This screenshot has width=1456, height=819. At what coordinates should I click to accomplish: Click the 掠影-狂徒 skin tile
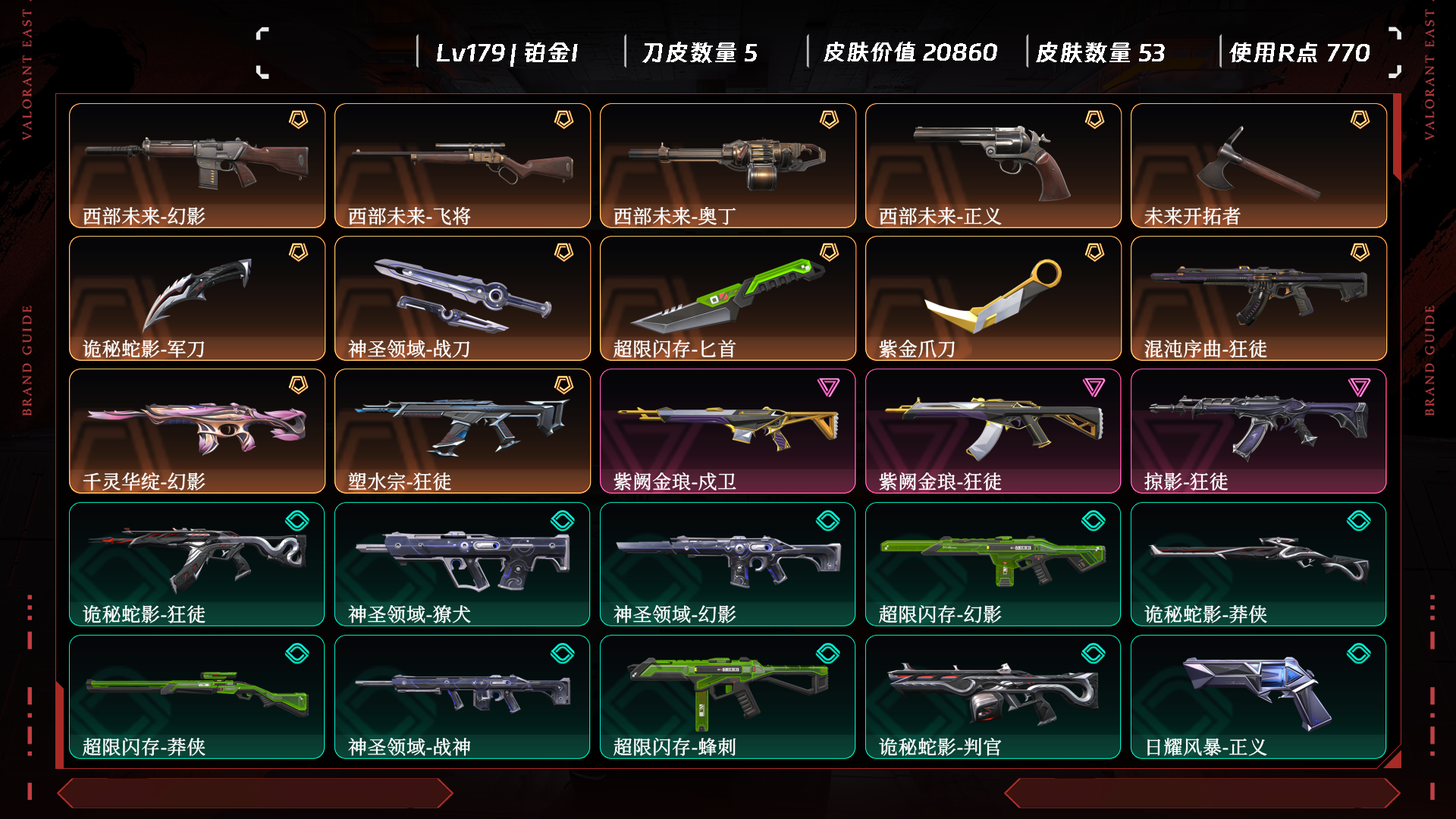pos(1259,431)
